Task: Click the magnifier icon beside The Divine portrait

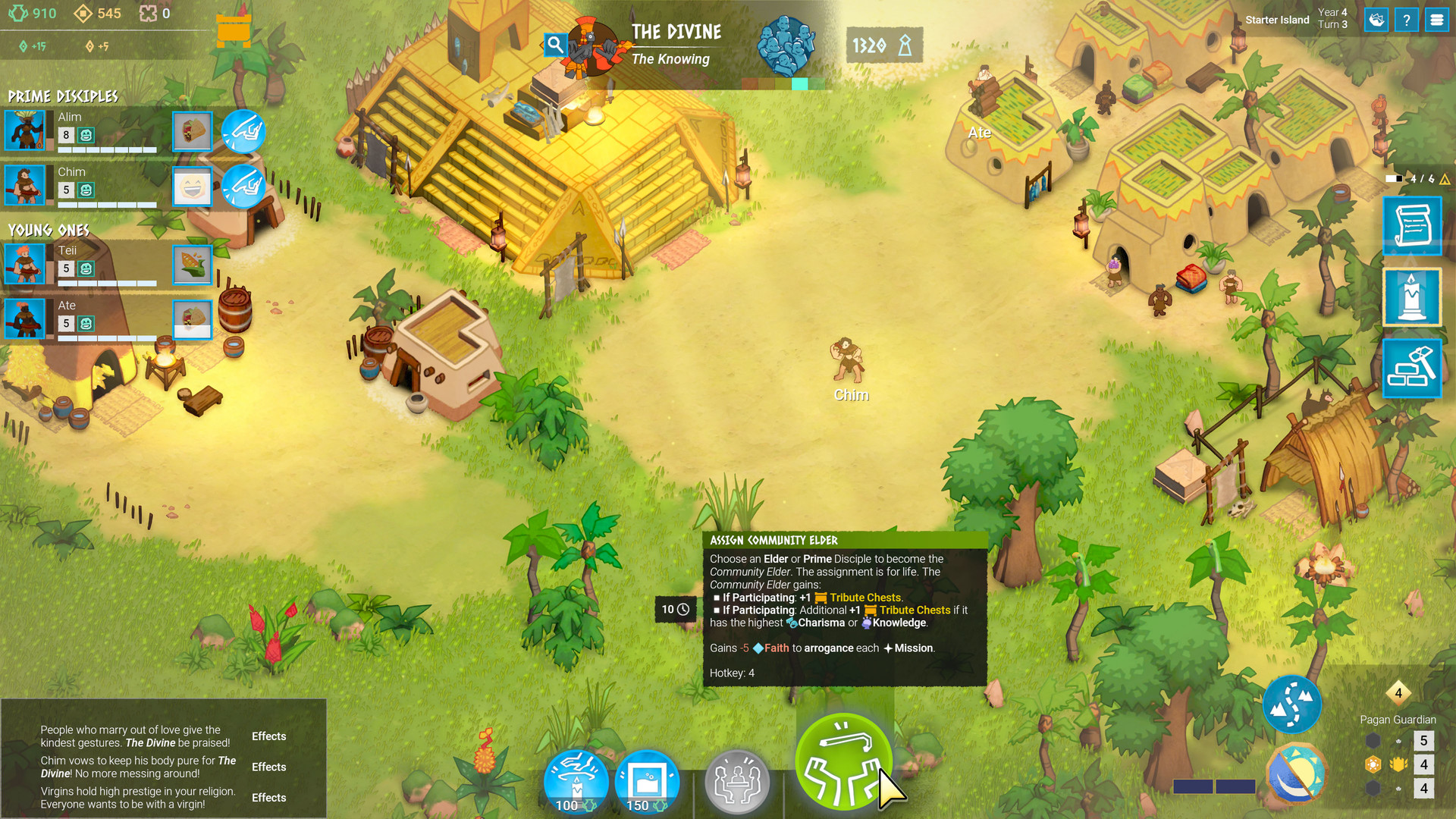Action: click(556, 45)
